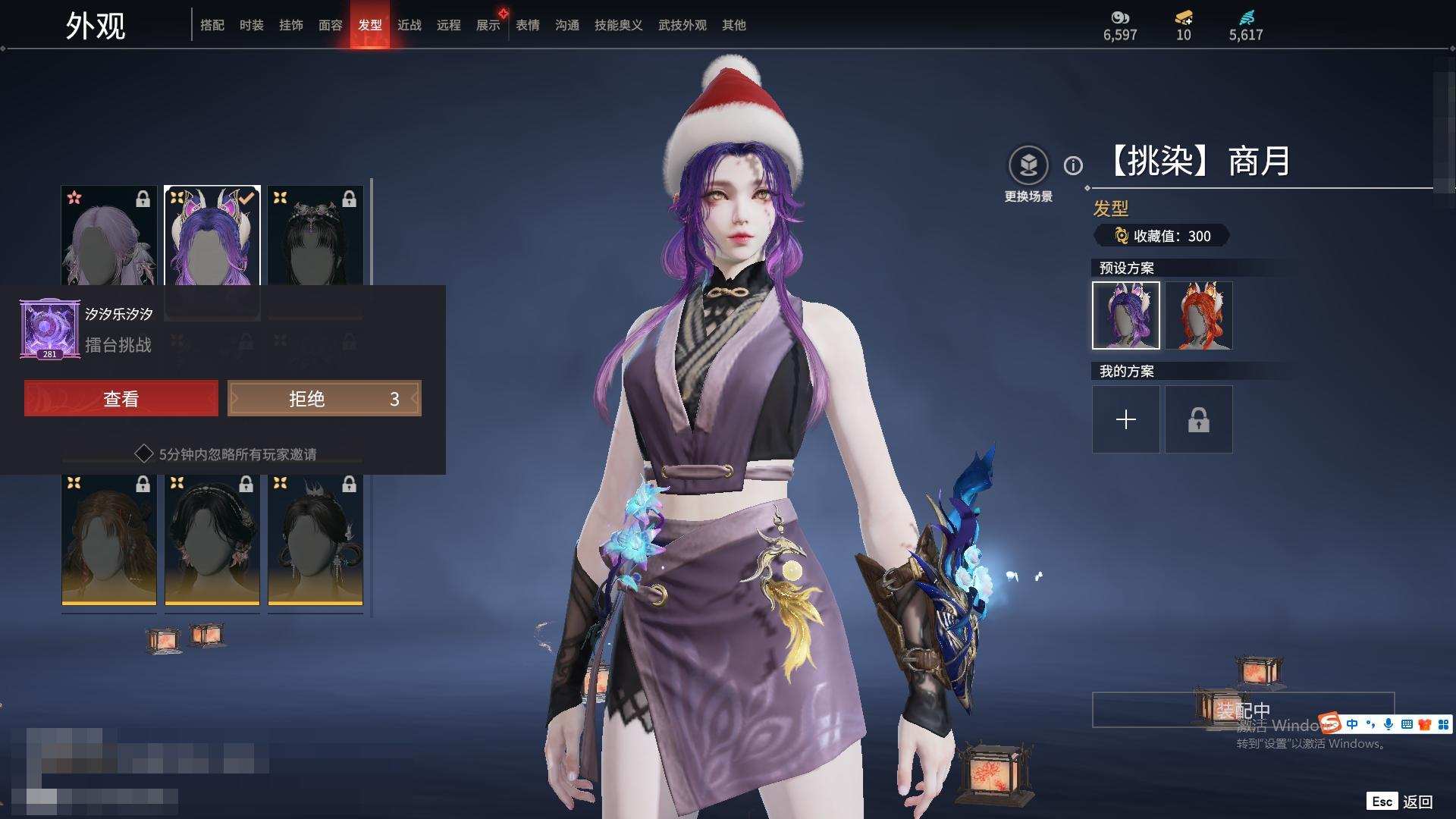Open the 近战 appearance tab
The image size is (1456, 819).
point(409,25)
